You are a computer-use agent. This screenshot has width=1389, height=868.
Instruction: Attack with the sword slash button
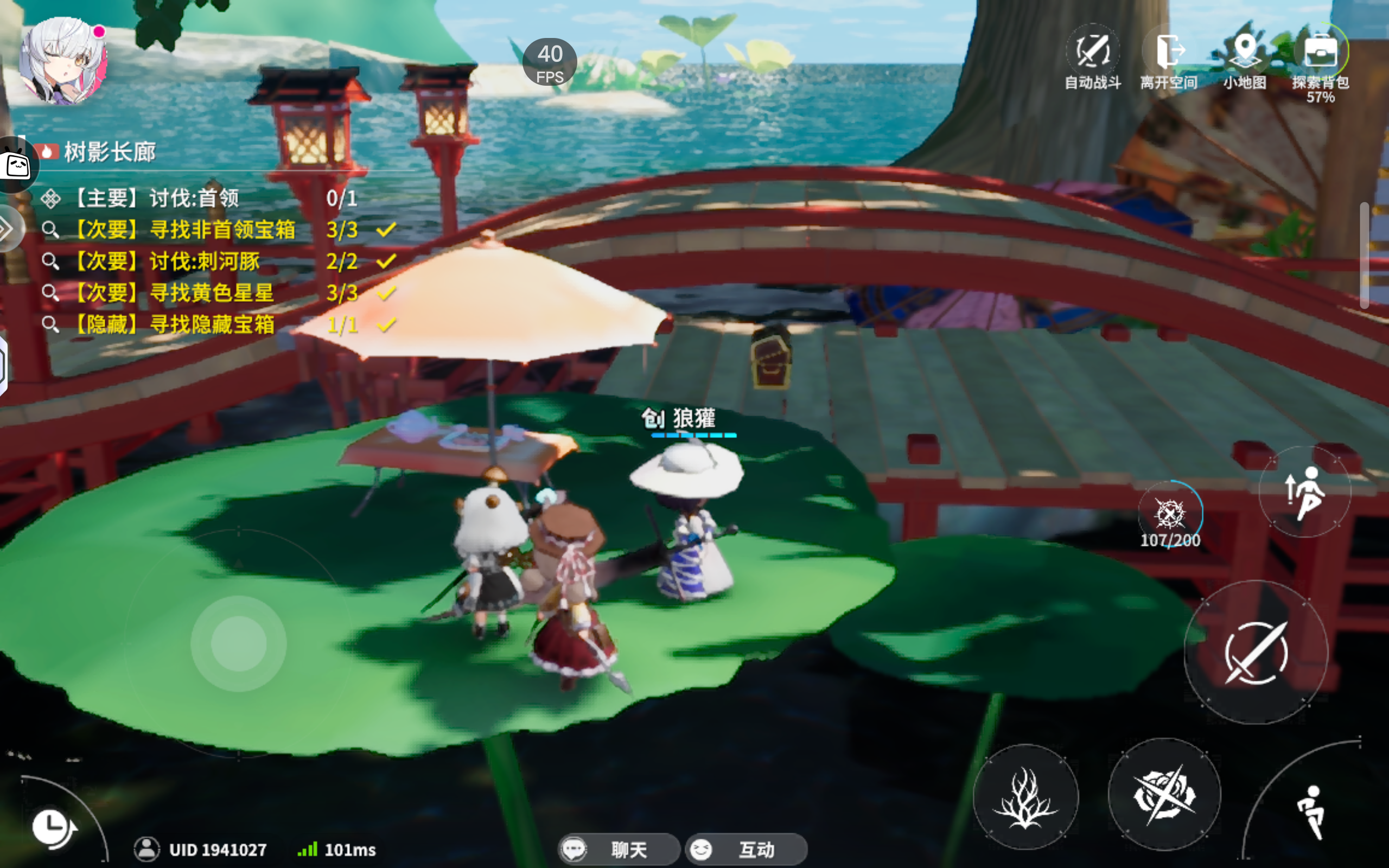coord(1256,652)
